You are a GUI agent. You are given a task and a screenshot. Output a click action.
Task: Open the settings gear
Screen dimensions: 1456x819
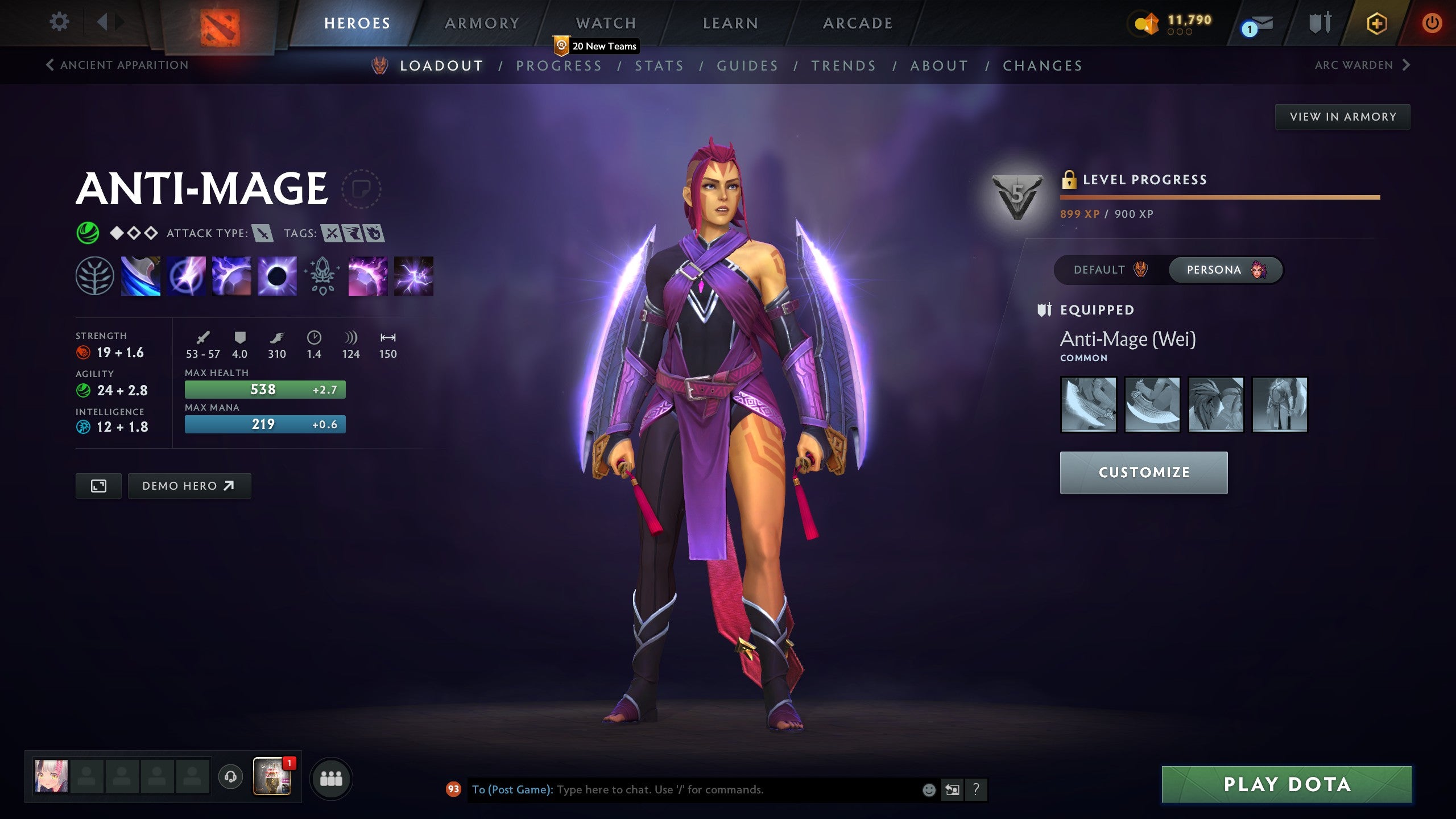tap(59, 20)
